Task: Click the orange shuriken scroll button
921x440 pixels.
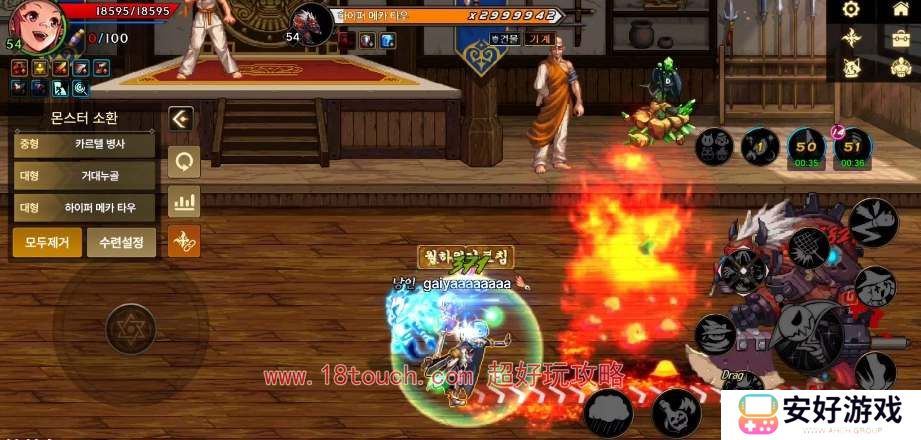Action: click(183, 241)
